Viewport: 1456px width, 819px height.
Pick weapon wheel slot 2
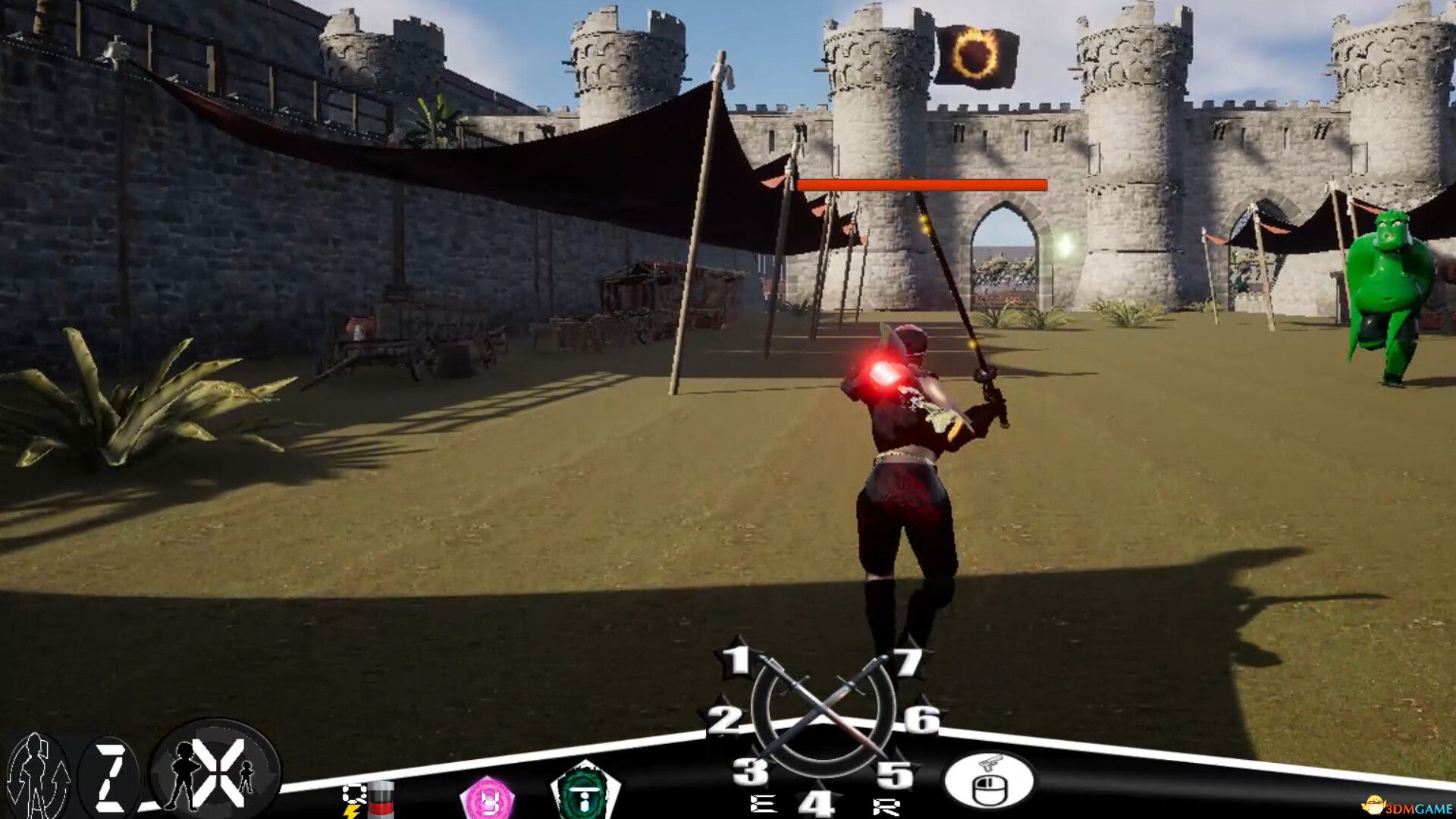tap(724, 720)
